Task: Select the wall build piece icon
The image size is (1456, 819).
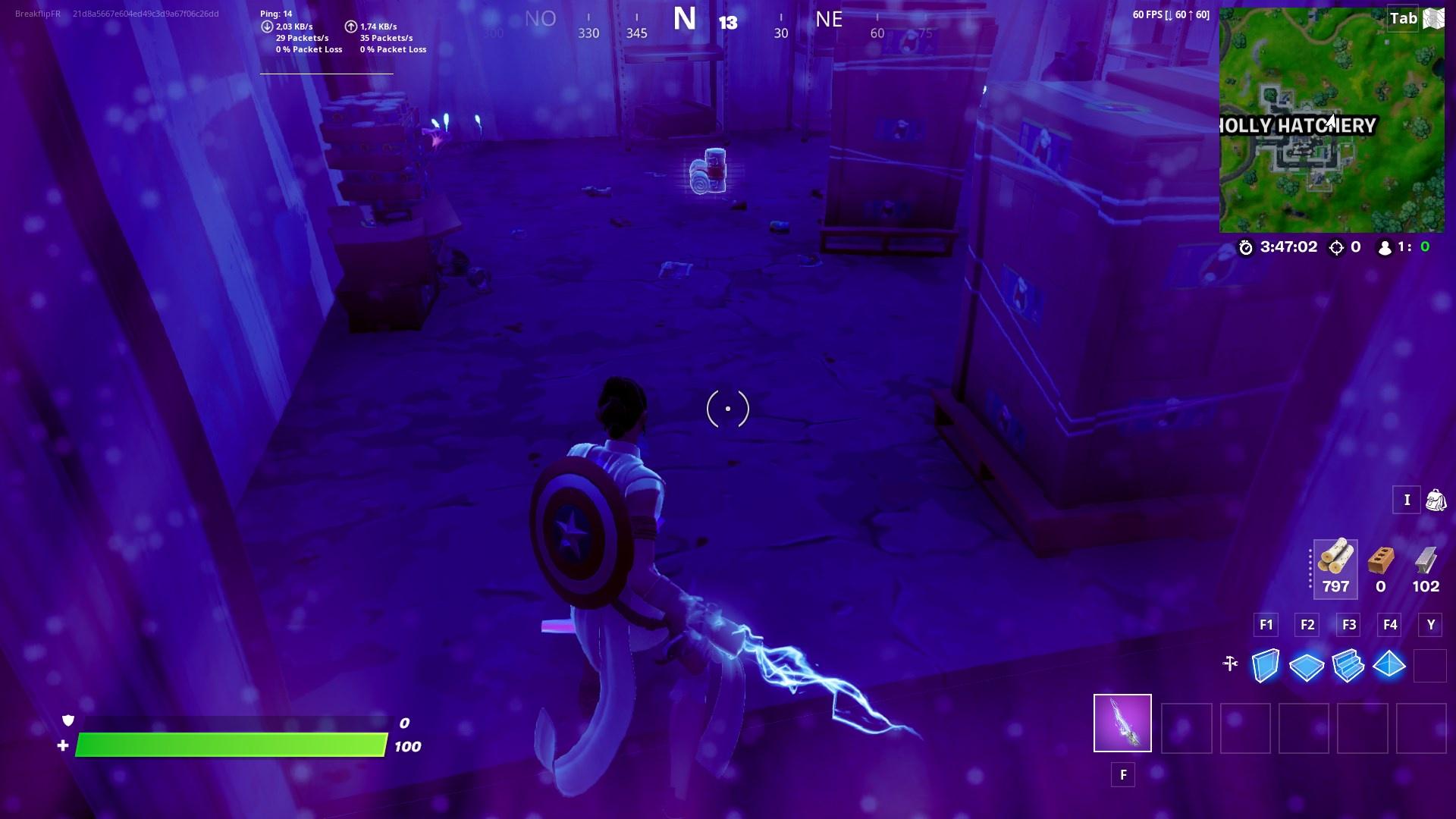Action: pyautogui.click(x=1265, y=664)
